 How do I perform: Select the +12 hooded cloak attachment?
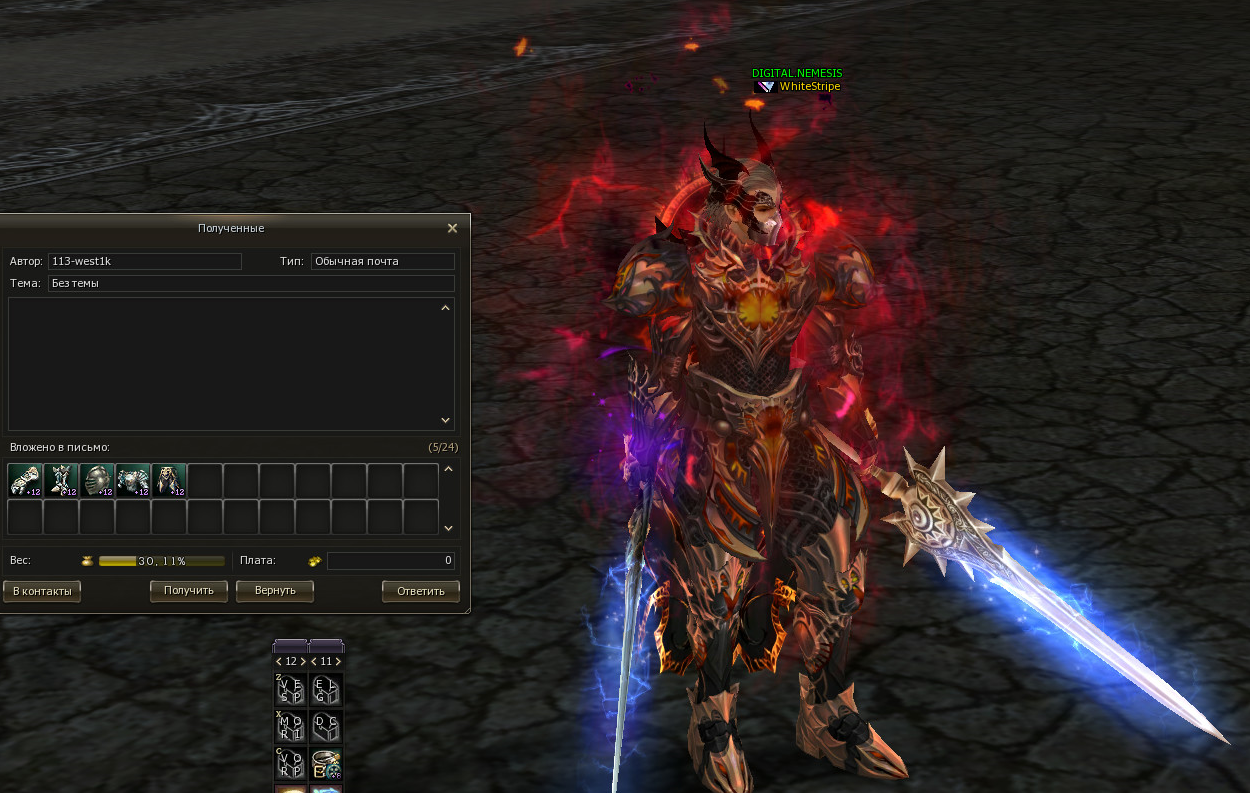169,481
